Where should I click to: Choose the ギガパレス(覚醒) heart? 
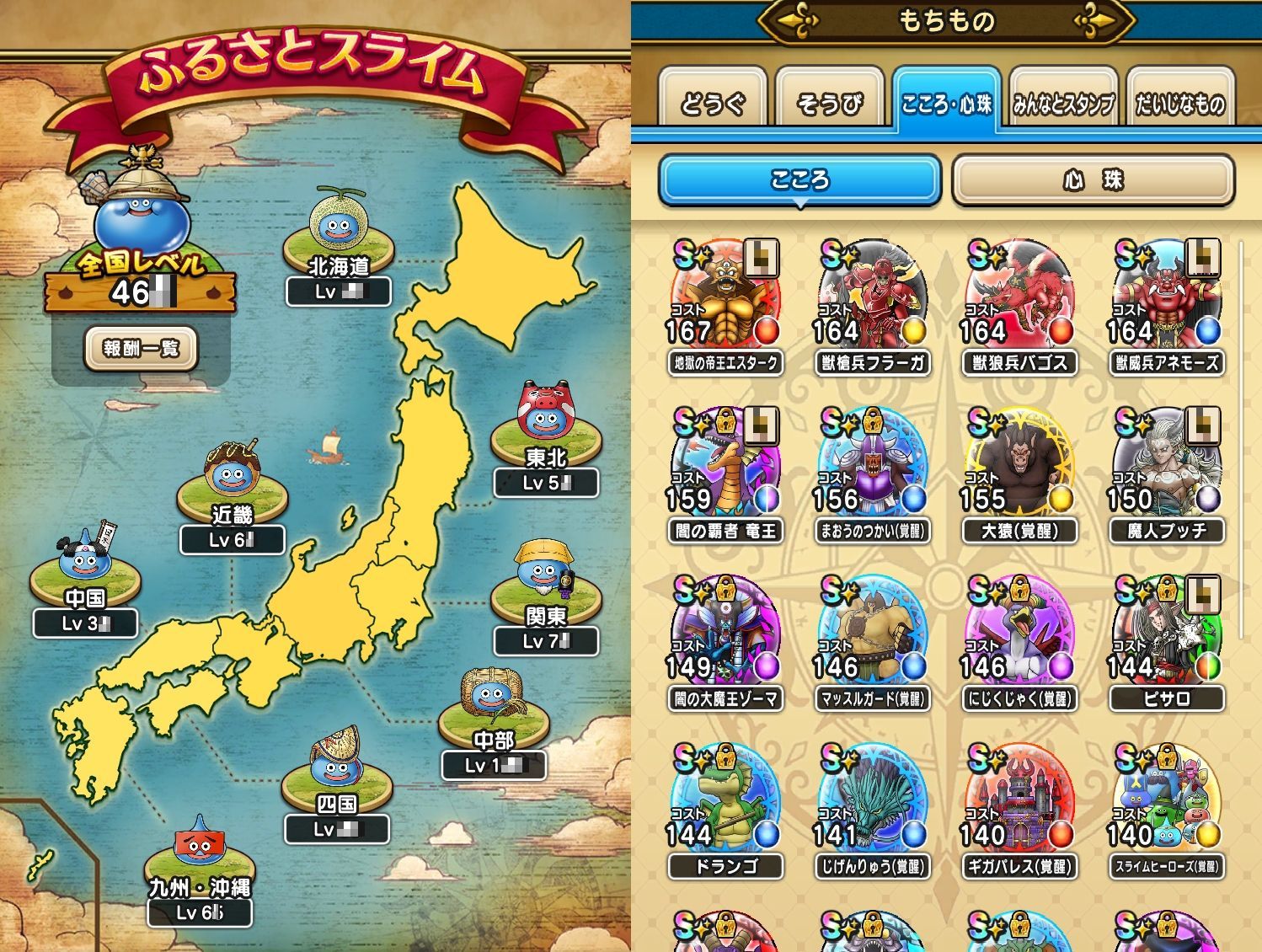[x=1019, y=800]
